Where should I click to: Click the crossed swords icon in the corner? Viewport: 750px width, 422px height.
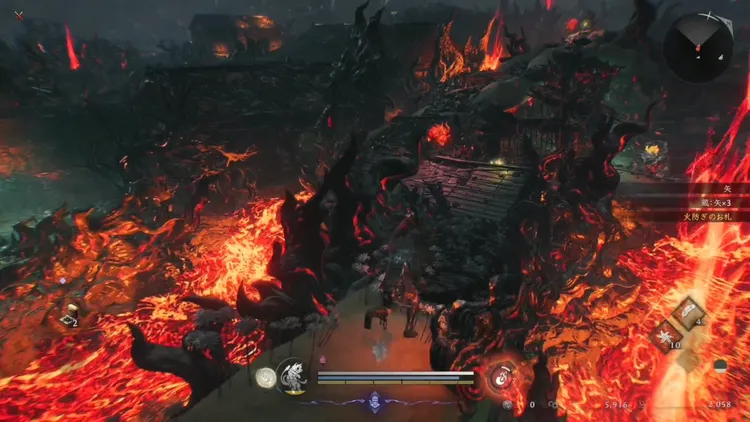tap(19, 14)
